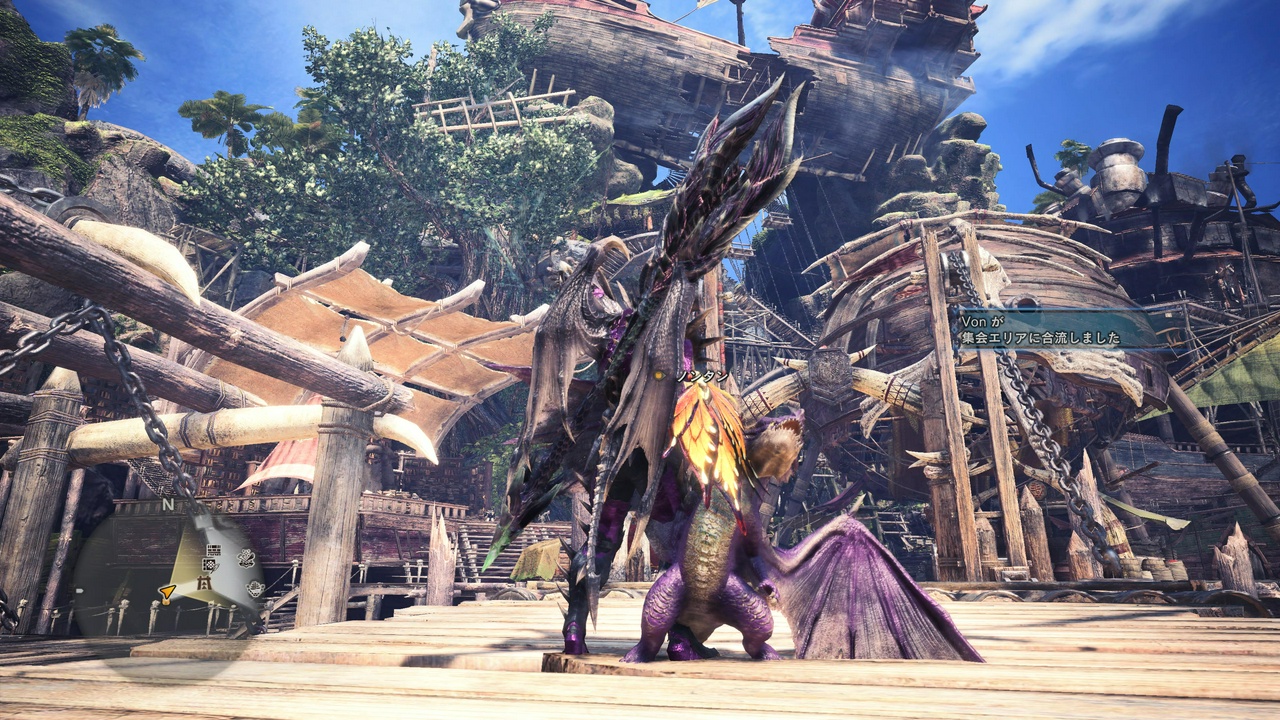Select the quest board icon on the minimap
1280x720 pixels.
pyautogui.click(x=214, y=551)
